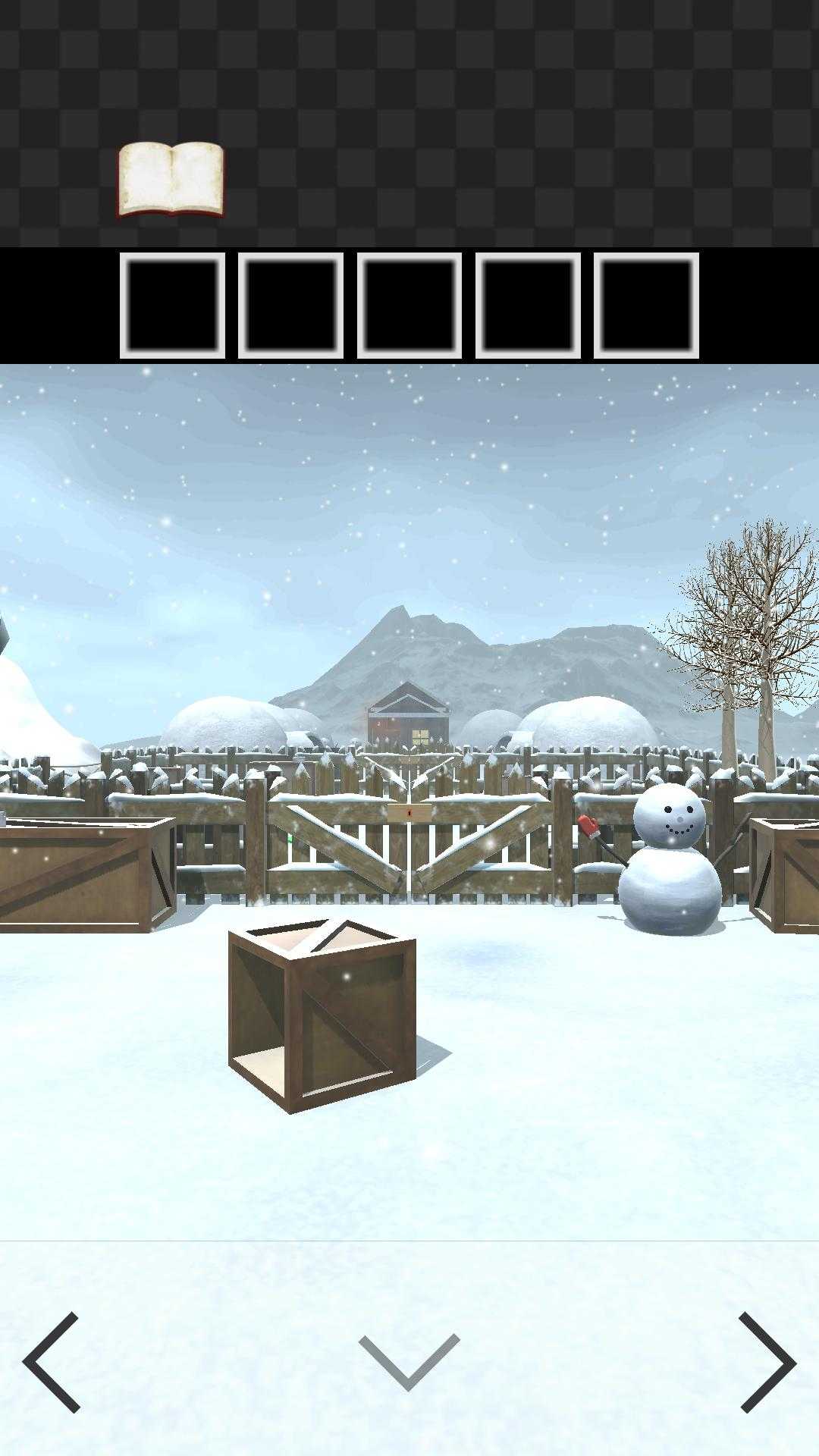Step back using the down arrow

(x=409, y=1363)
